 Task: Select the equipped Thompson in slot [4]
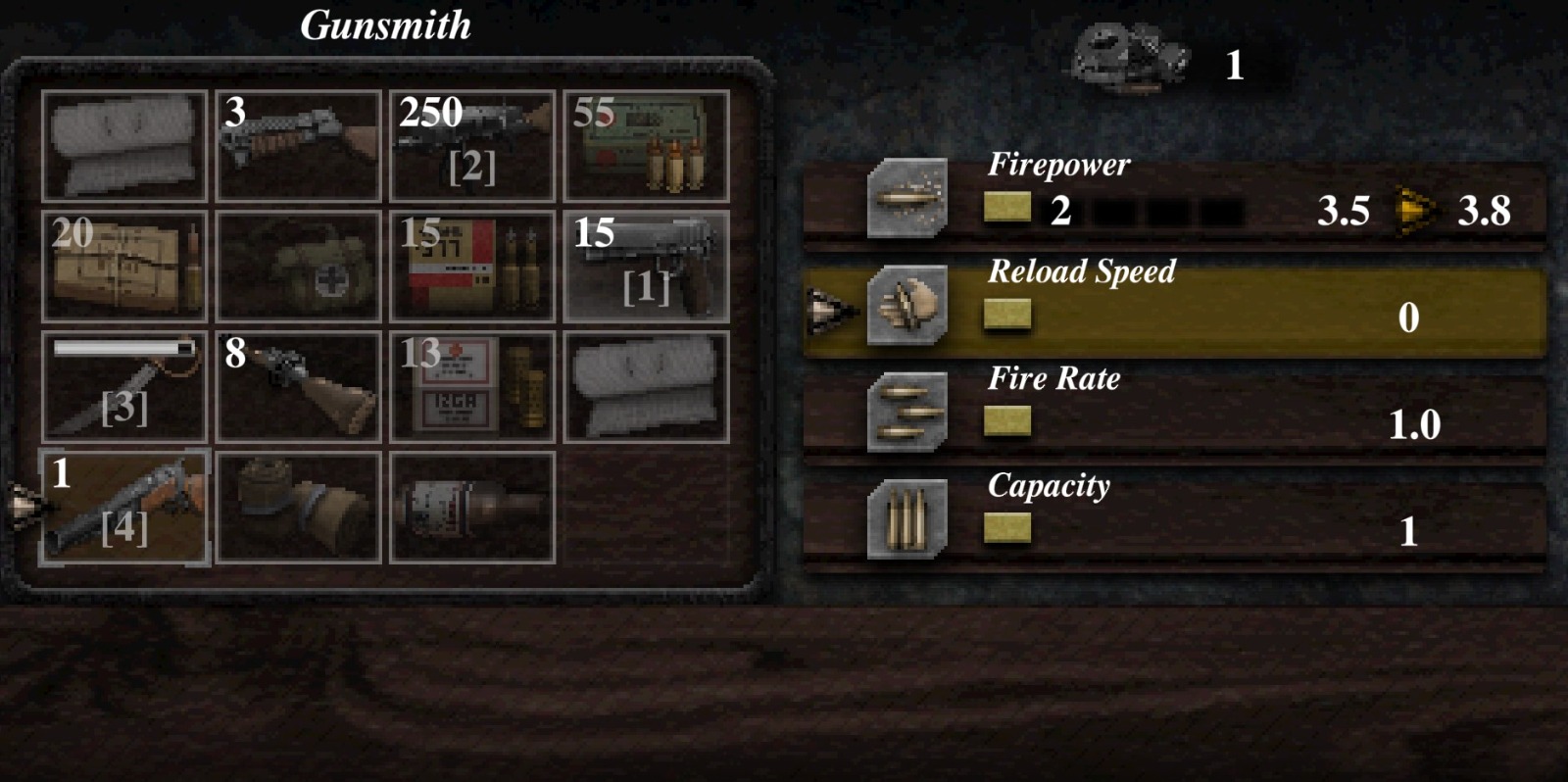point(124,507)
